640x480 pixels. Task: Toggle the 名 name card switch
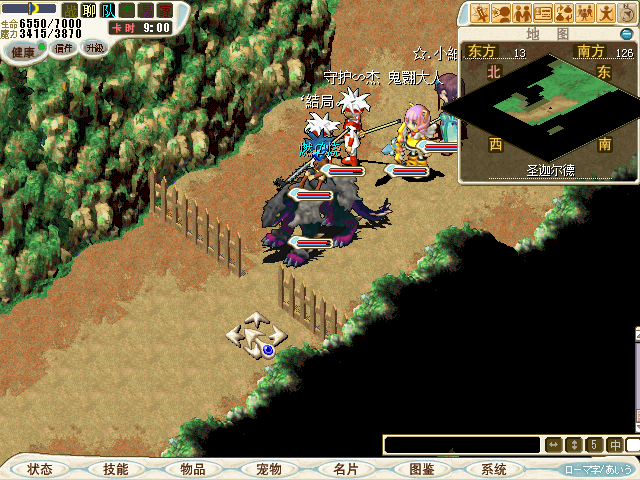click(x=127, y=9)
